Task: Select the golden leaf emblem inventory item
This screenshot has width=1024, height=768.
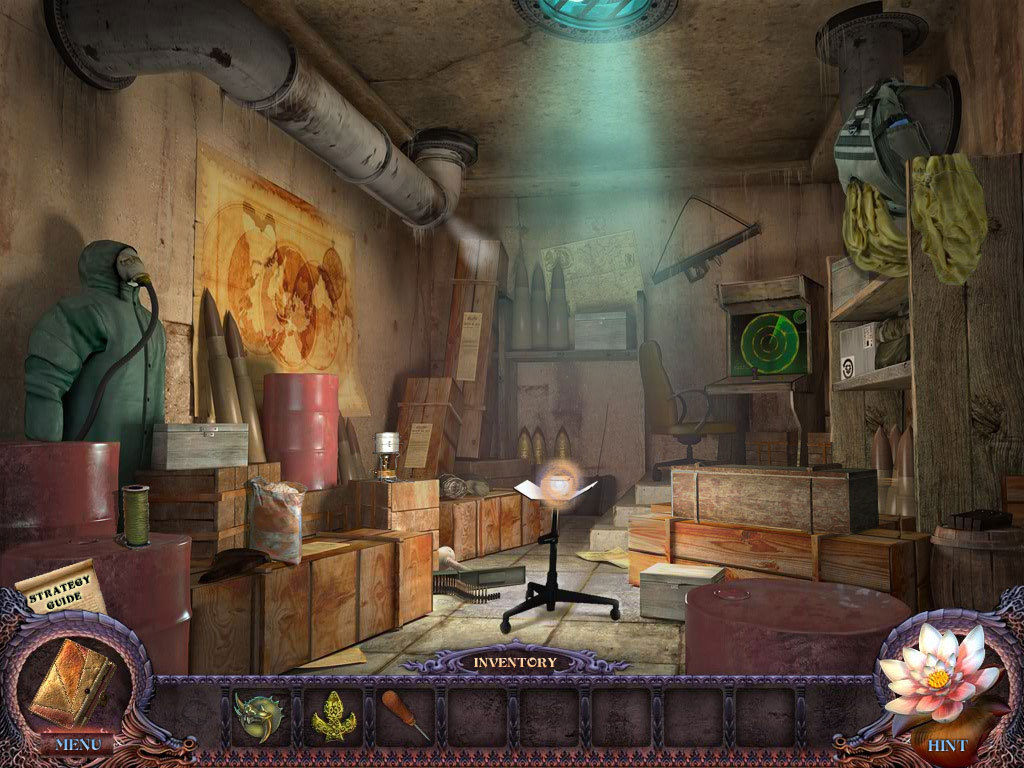Action: coord(333,716)
